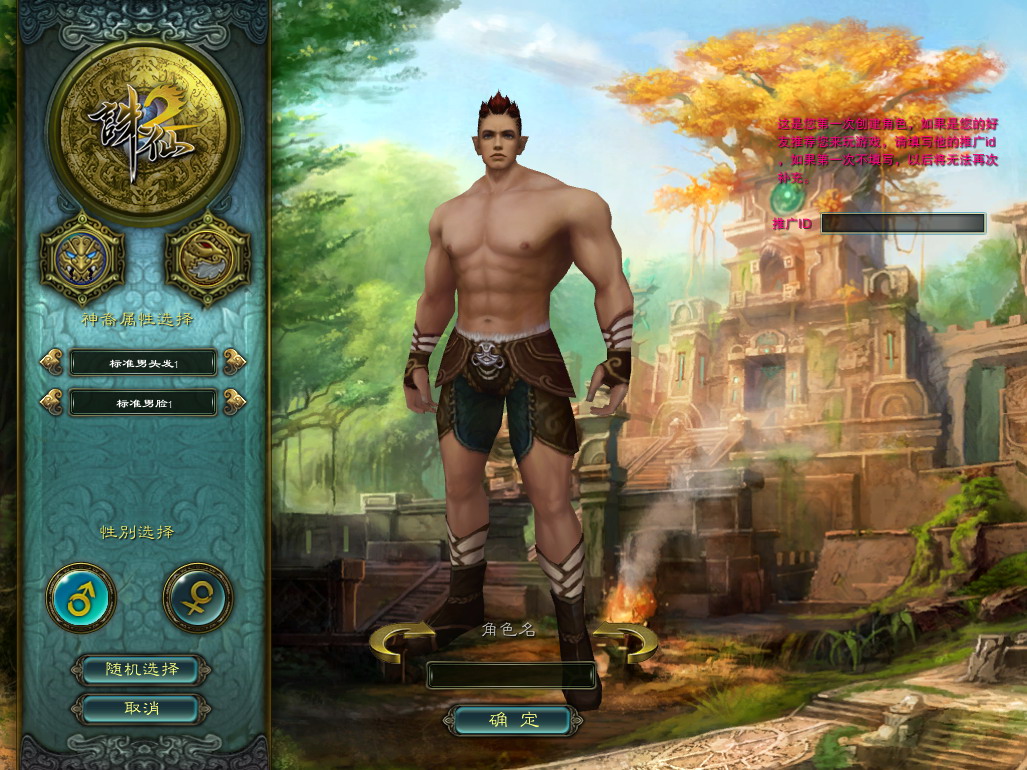Select the red-eyed bird emblem
1027x770 pixels.
coord(207,258)
